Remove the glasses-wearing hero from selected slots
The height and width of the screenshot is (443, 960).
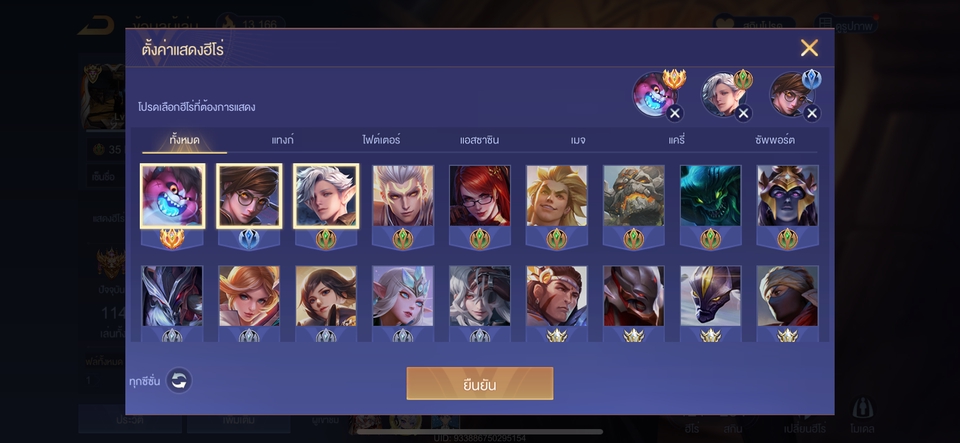click(812, 113)
